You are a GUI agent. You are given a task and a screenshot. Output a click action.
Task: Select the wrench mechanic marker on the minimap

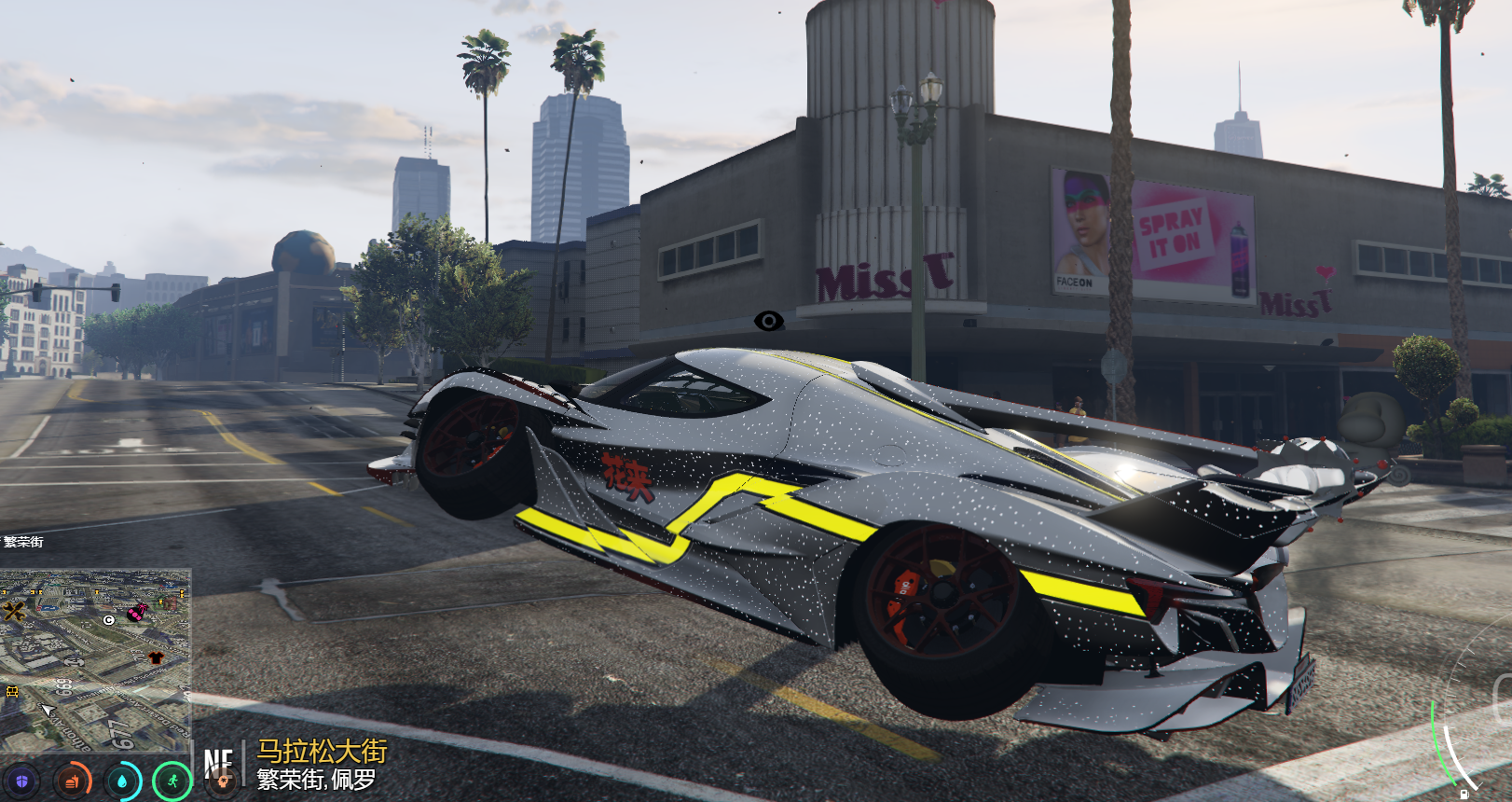[x=14, y=612]
